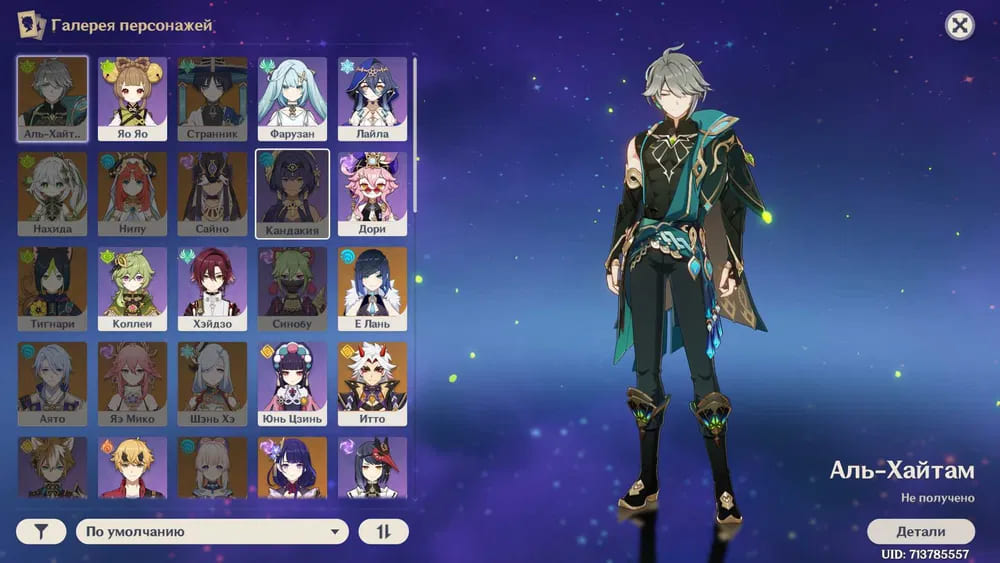Choose the Яэ Мико character card
Image resolution: width=1000 pixels, height=563 pixels.
click(132, 383)
